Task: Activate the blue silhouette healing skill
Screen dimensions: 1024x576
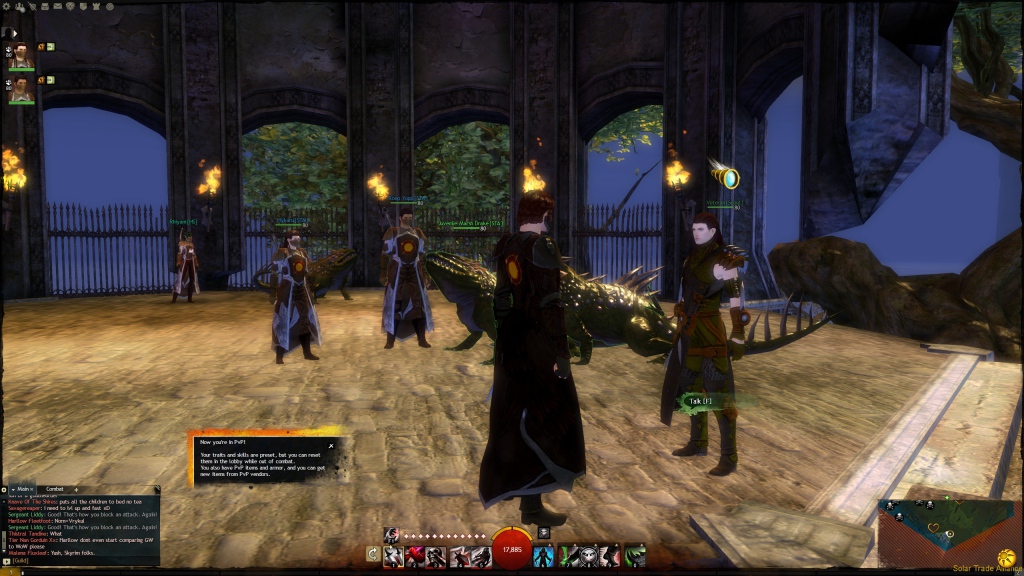Action: tap(543, 555)
